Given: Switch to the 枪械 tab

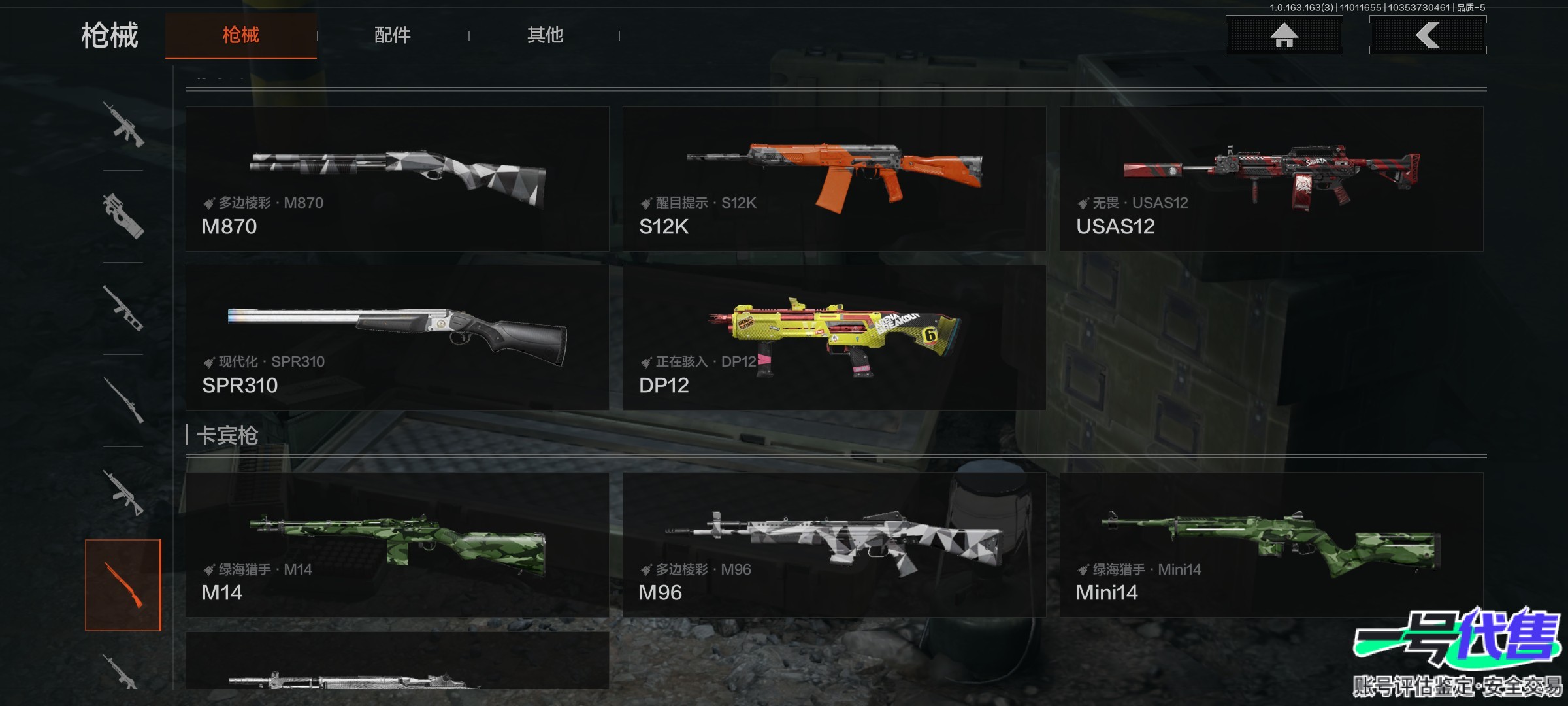Looking at the screenshot, I should click(x=240, y=35).
